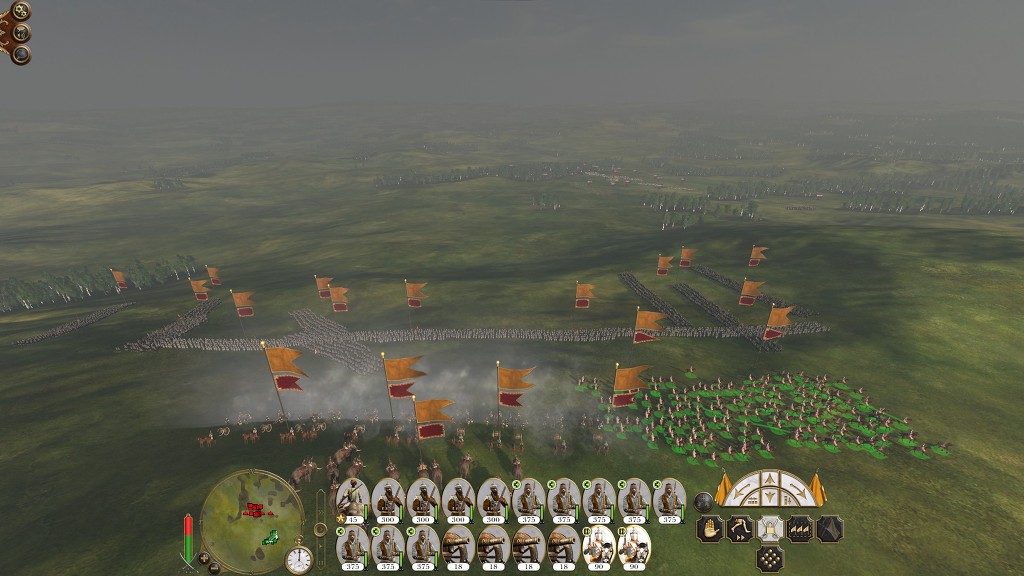Move selected units forward with up arrow
This screenshot has width=1024, height=576.
[770, 478]
